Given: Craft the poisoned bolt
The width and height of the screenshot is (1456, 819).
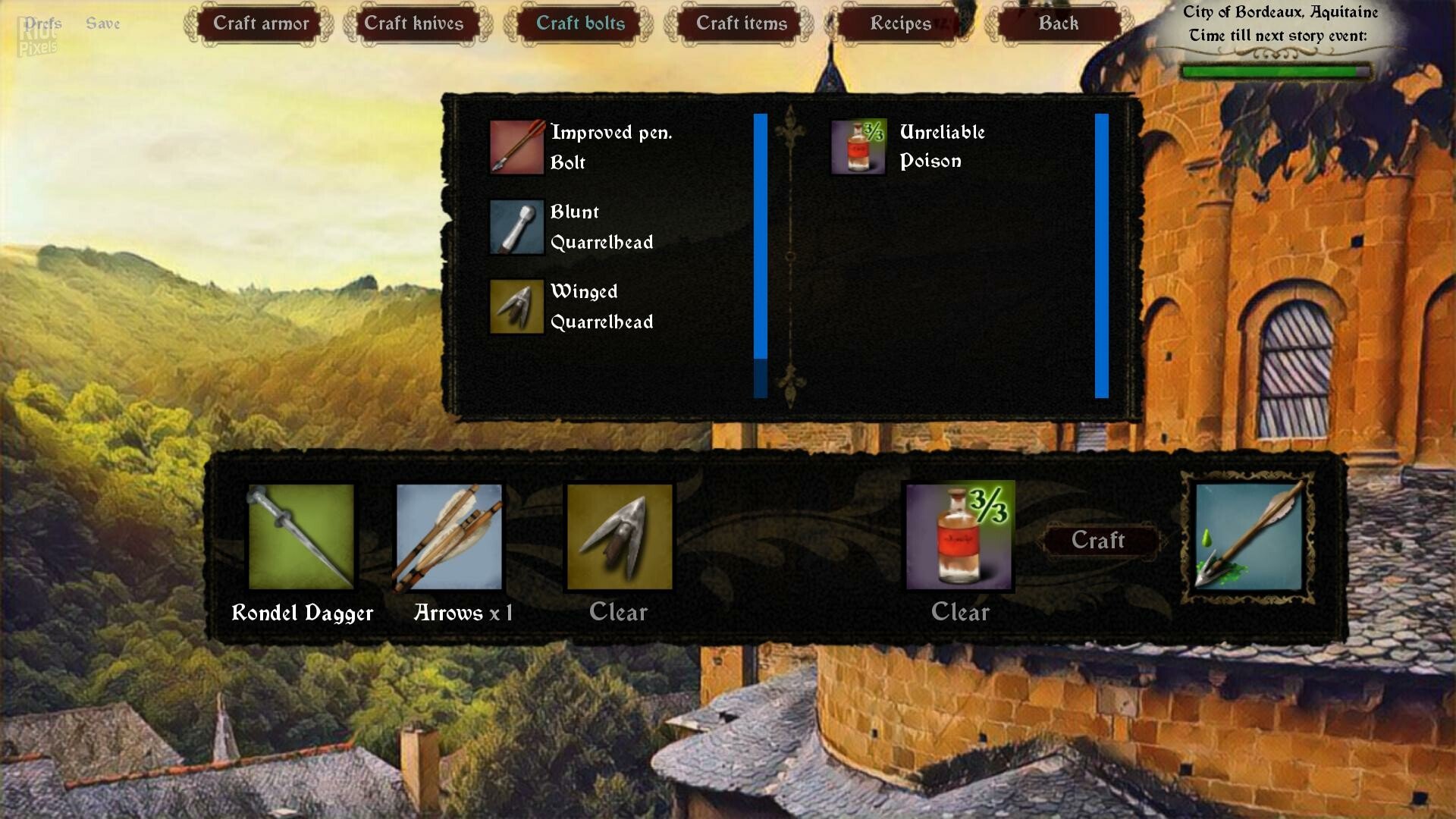Looking at the screenshot, I should [1097, 540].
